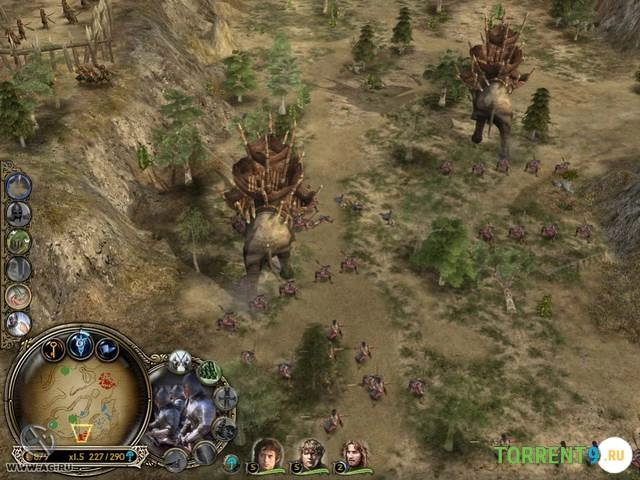Click the small teal button beside the hero portraits
Viewport: 640px width, 480px height.
(231, 462)
